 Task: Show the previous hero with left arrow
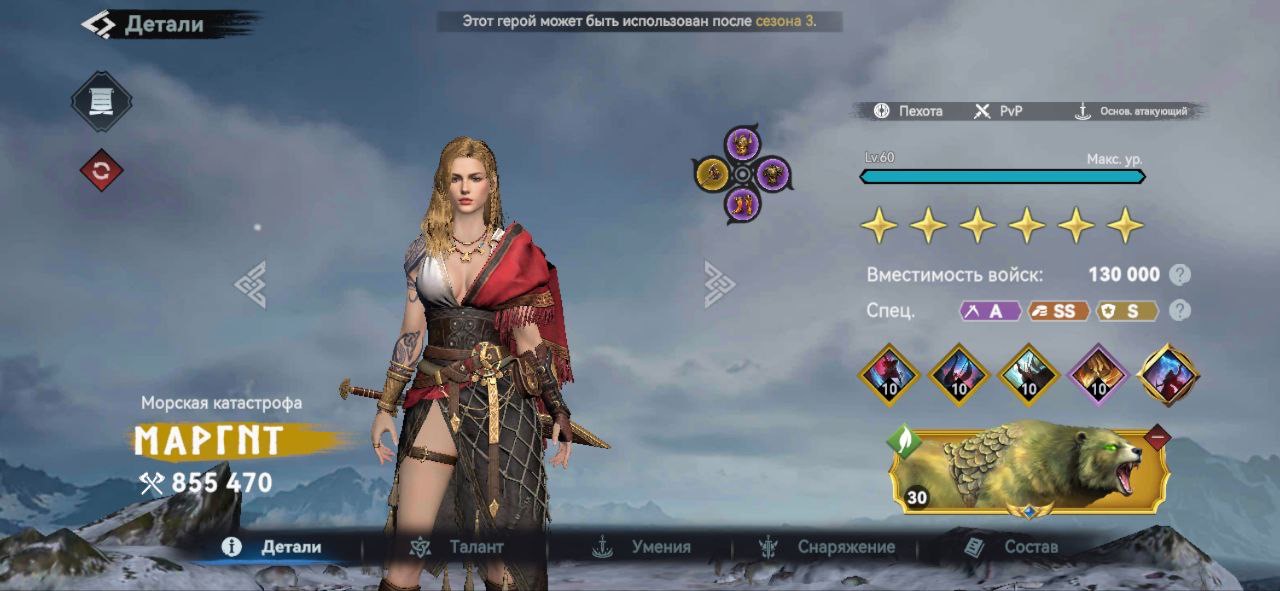pos(250,284)
